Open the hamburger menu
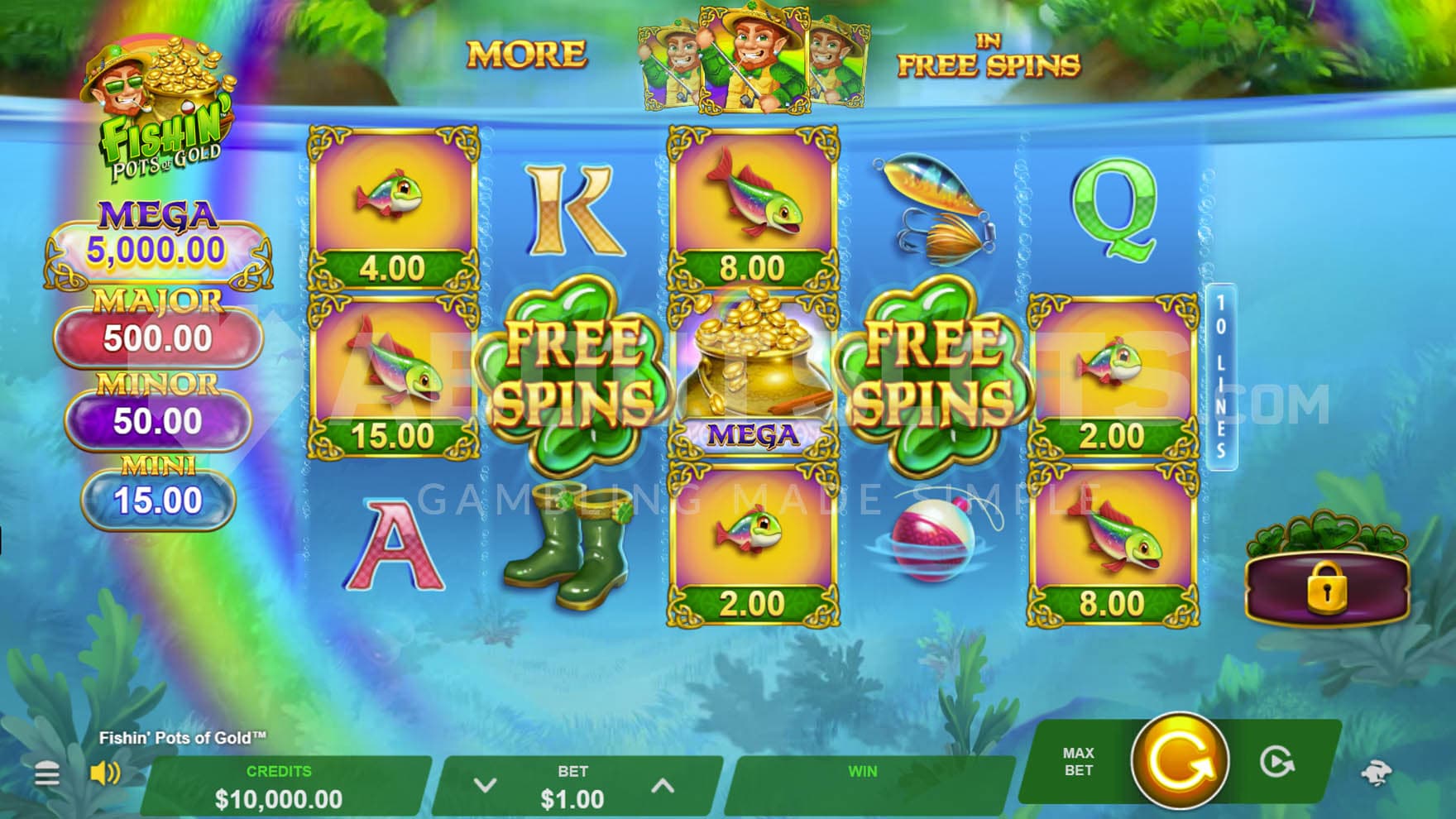Image resolution: width=1456 pixels, height=819 pixels. [x=47, y=774]
